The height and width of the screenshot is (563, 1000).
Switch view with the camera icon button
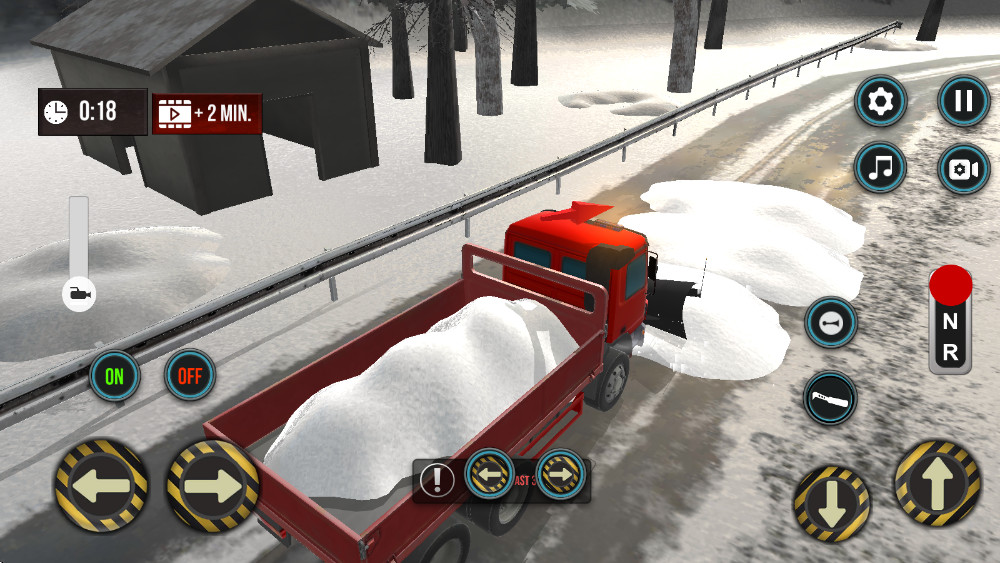click(963, 168)
